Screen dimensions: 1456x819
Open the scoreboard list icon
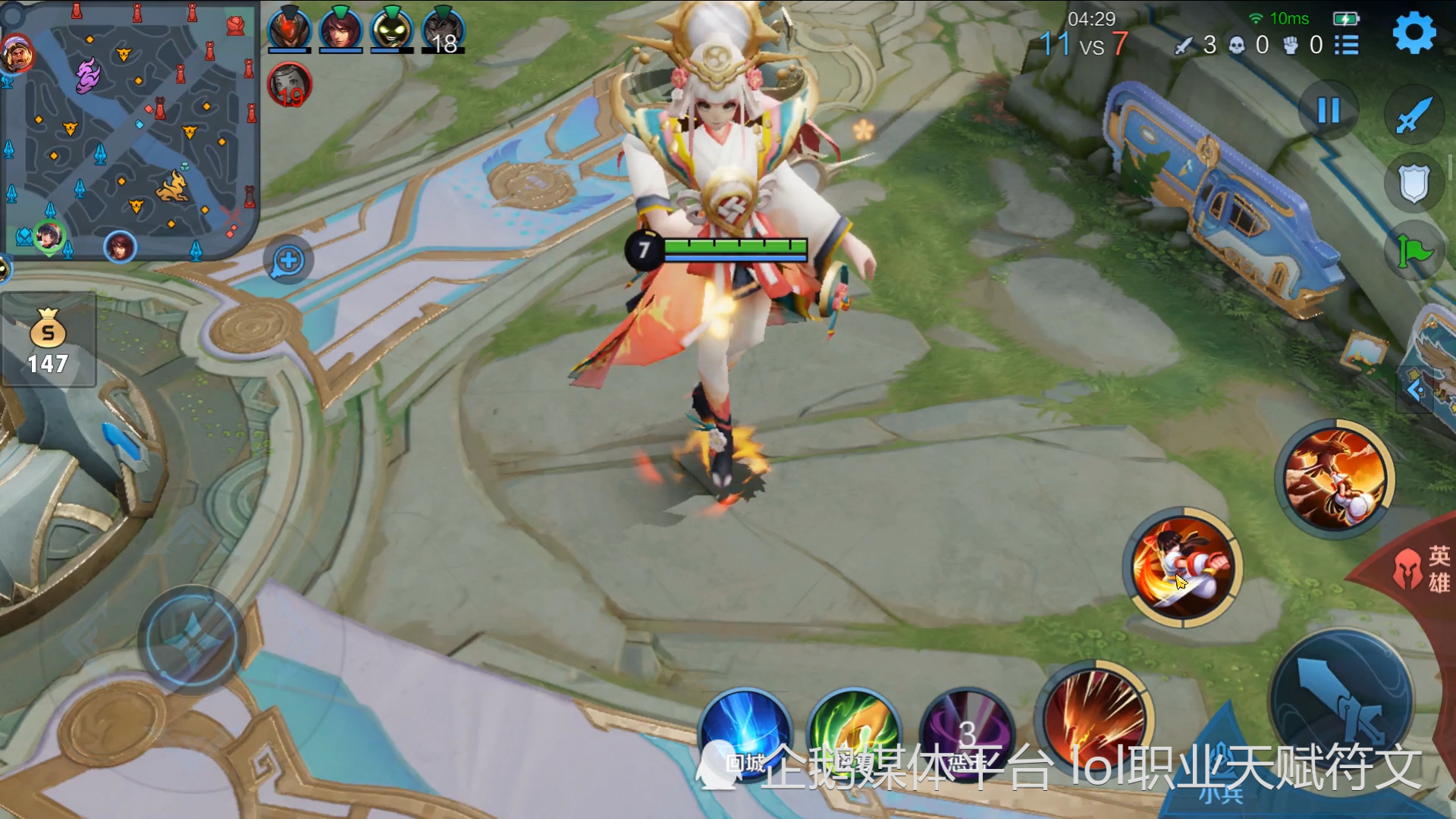(x=1347, y=45)
